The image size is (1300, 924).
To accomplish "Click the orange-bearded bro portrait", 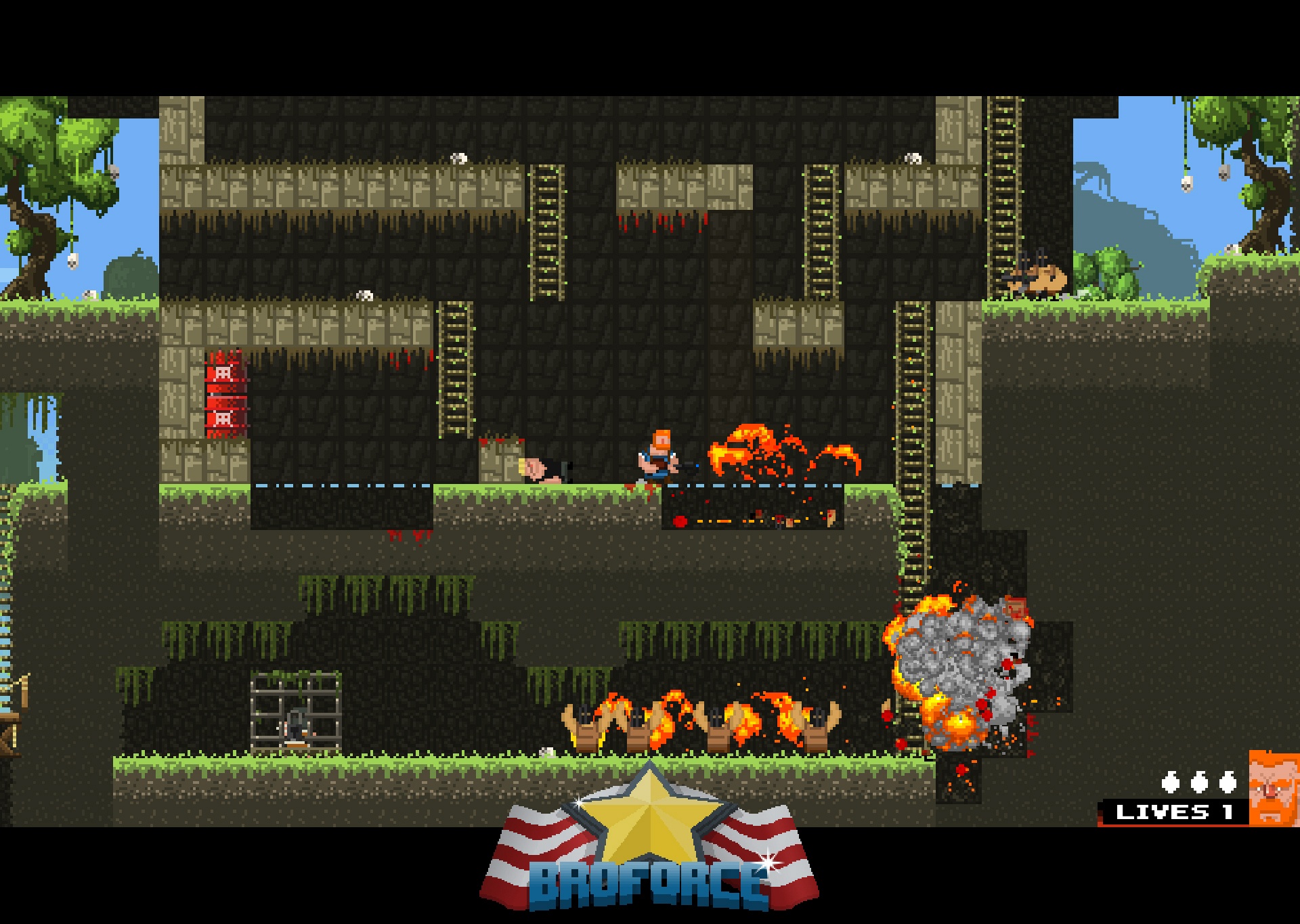I will [x=1274, y=789].
